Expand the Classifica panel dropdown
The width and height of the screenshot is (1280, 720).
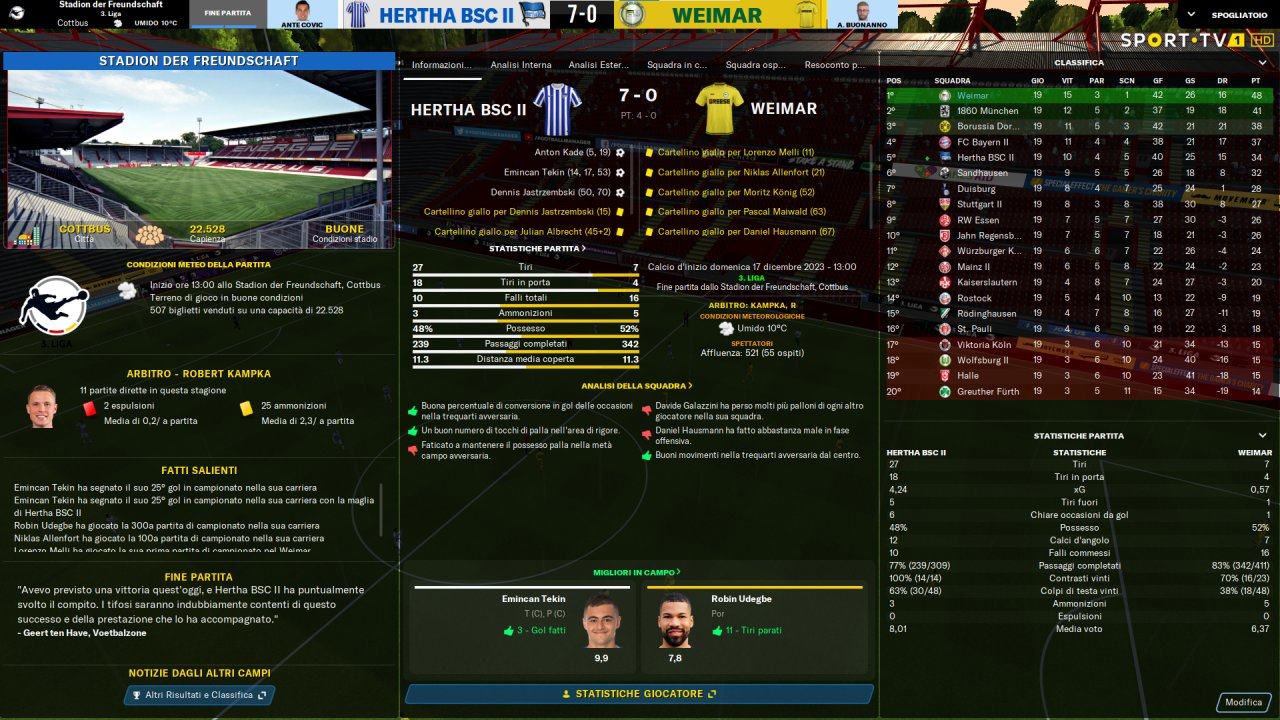(x=1262, y=62)
